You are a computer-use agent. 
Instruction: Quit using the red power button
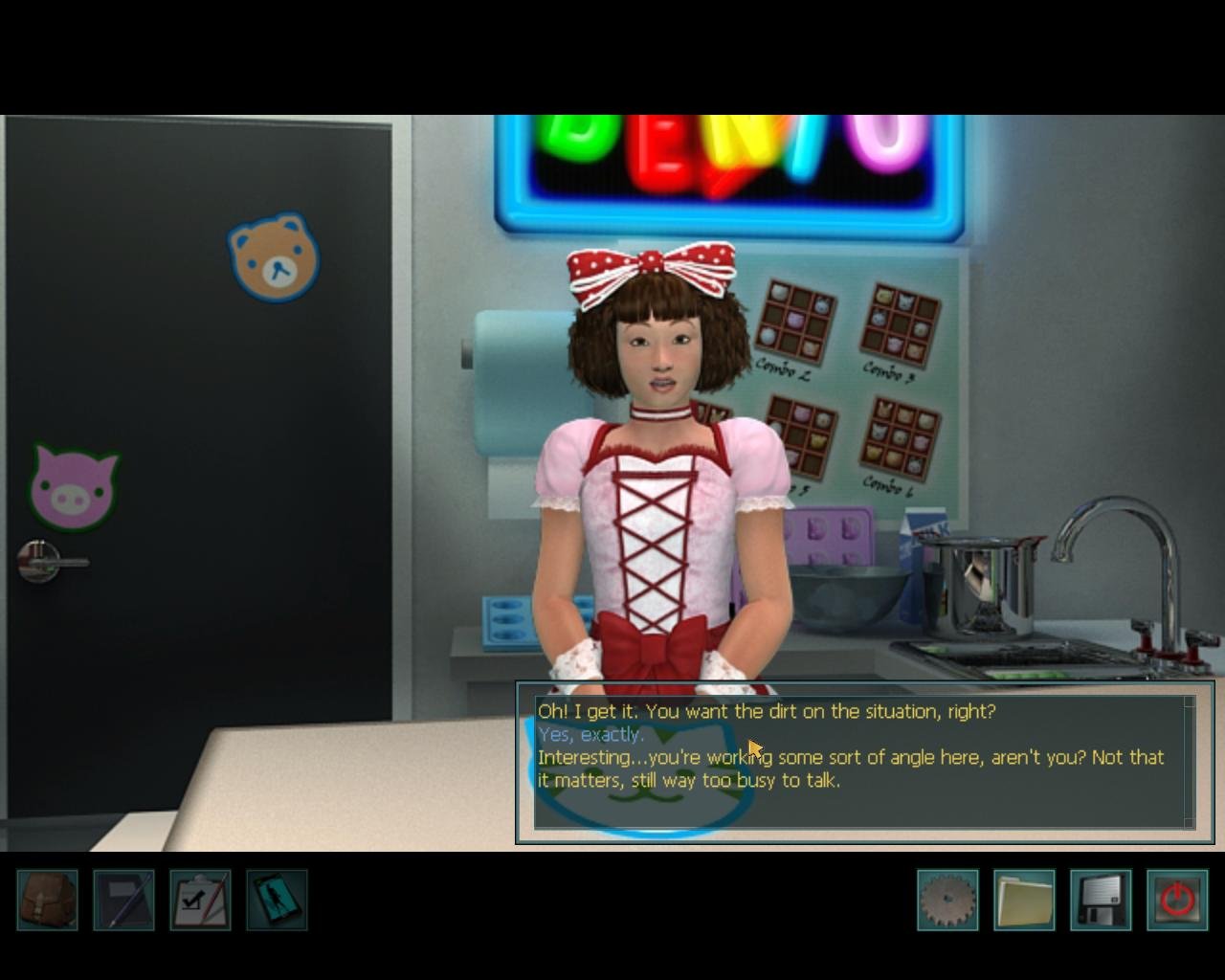click(x=1177, y=900)
